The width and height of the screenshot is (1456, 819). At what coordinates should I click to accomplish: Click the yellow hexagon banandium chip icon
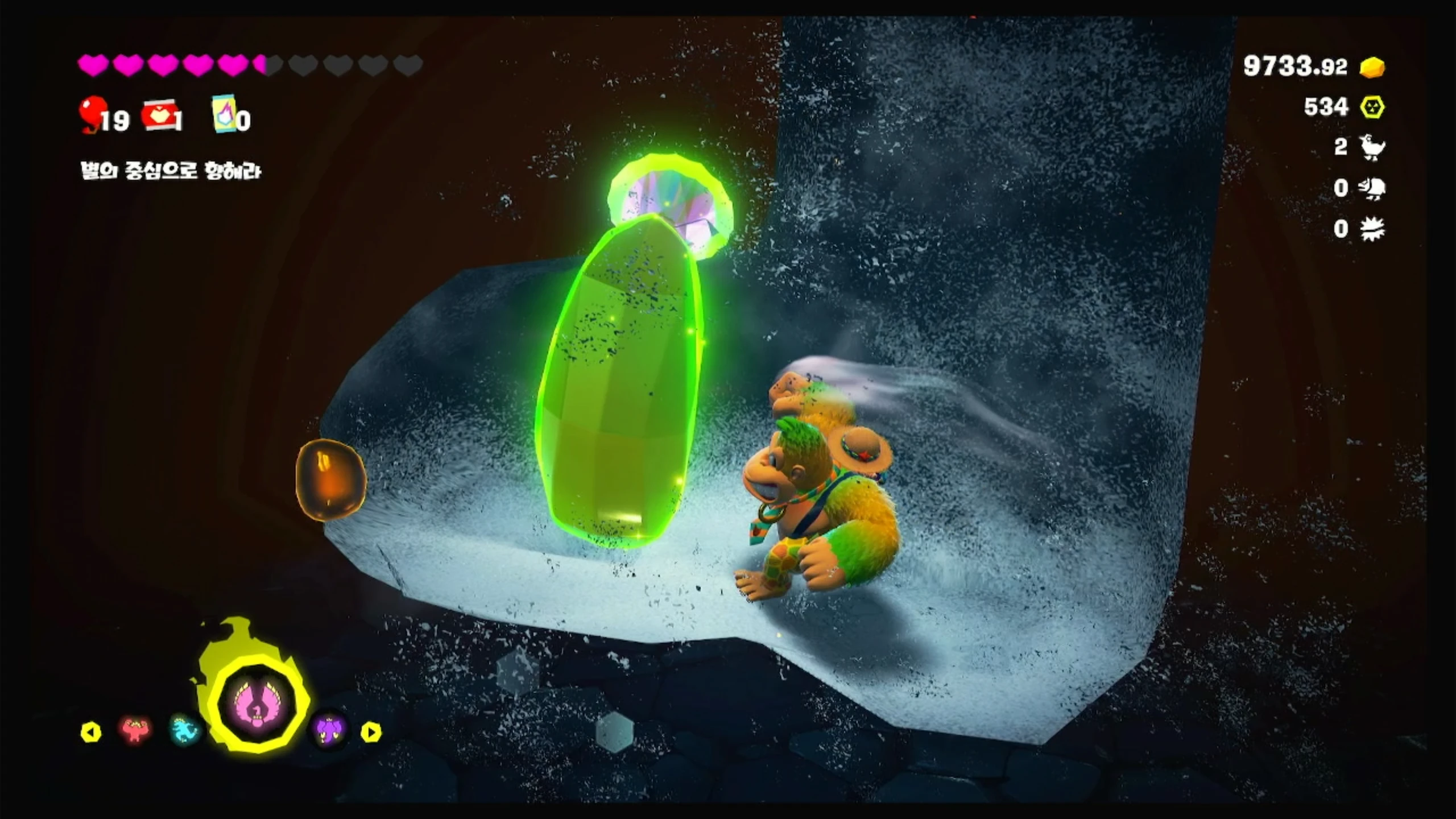[1372, 107]
